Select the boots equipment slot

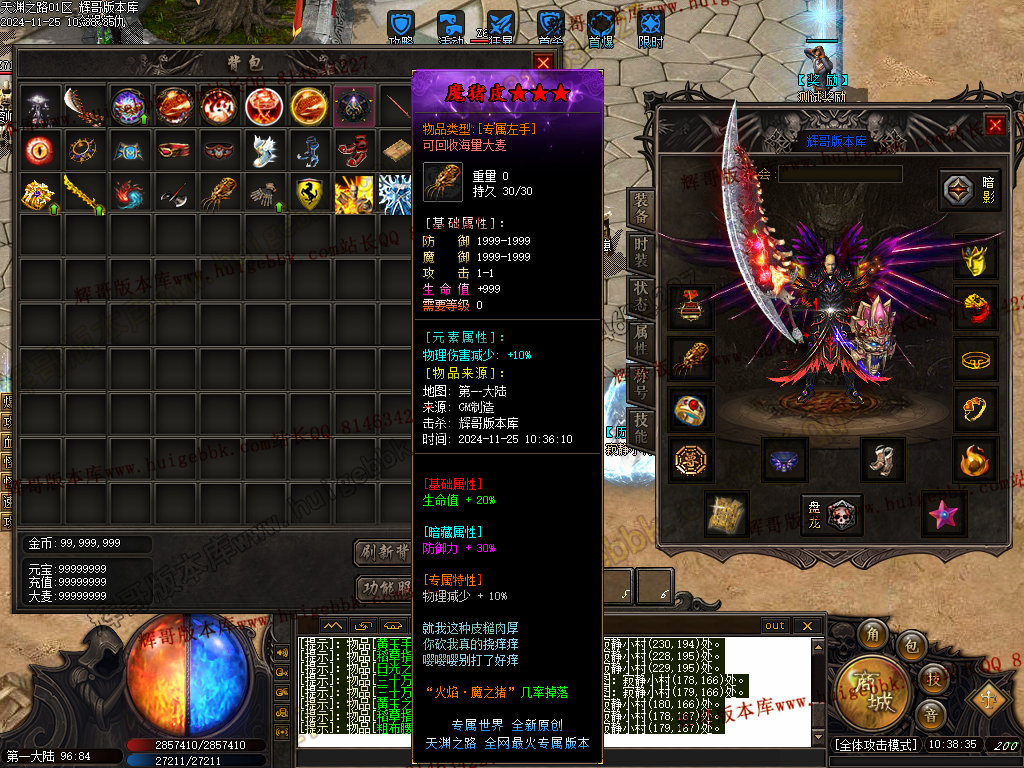click(882, 459)
